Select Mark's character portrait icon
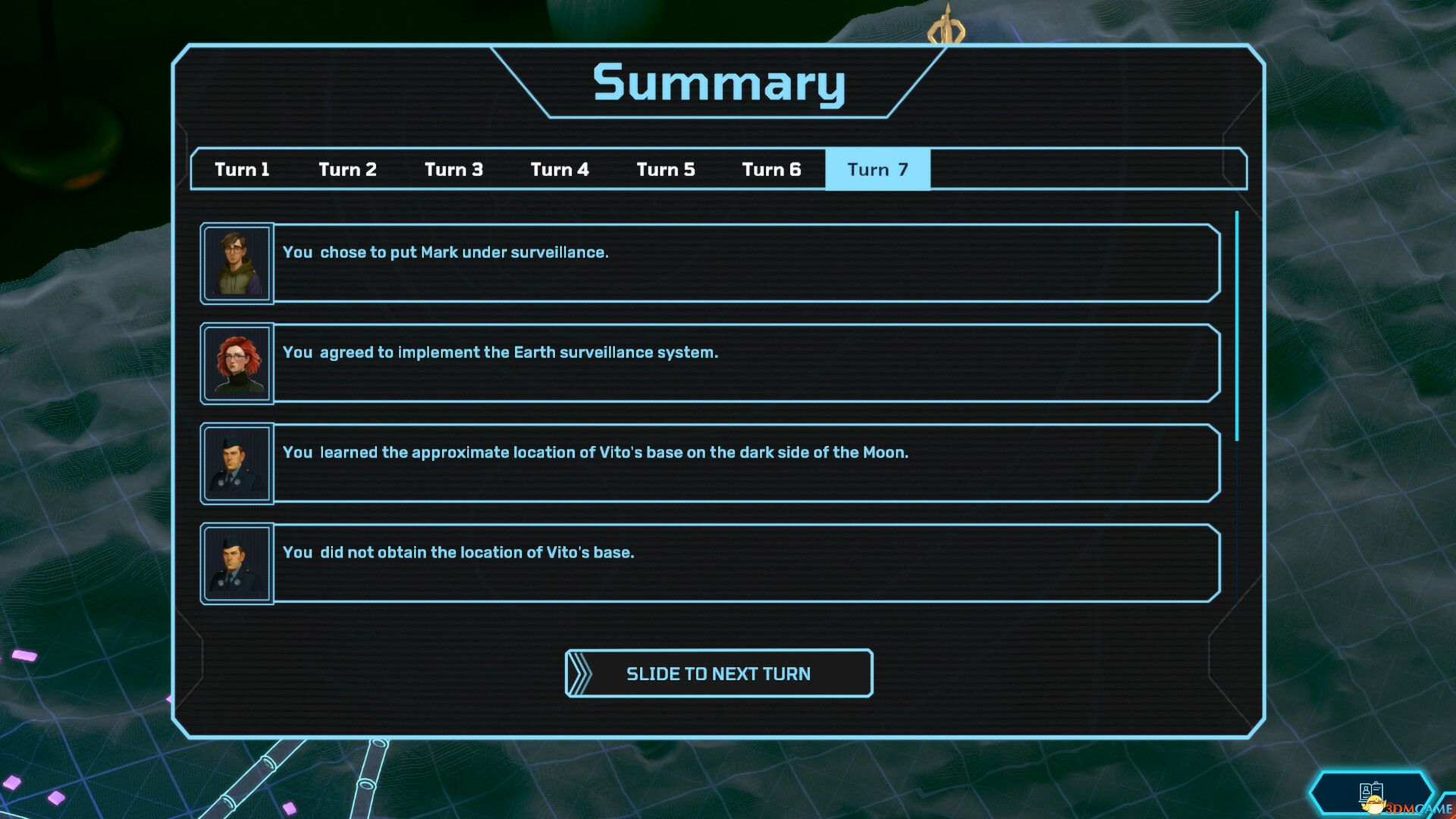This screenshot has height=819, width=1456. pos(236,263)
